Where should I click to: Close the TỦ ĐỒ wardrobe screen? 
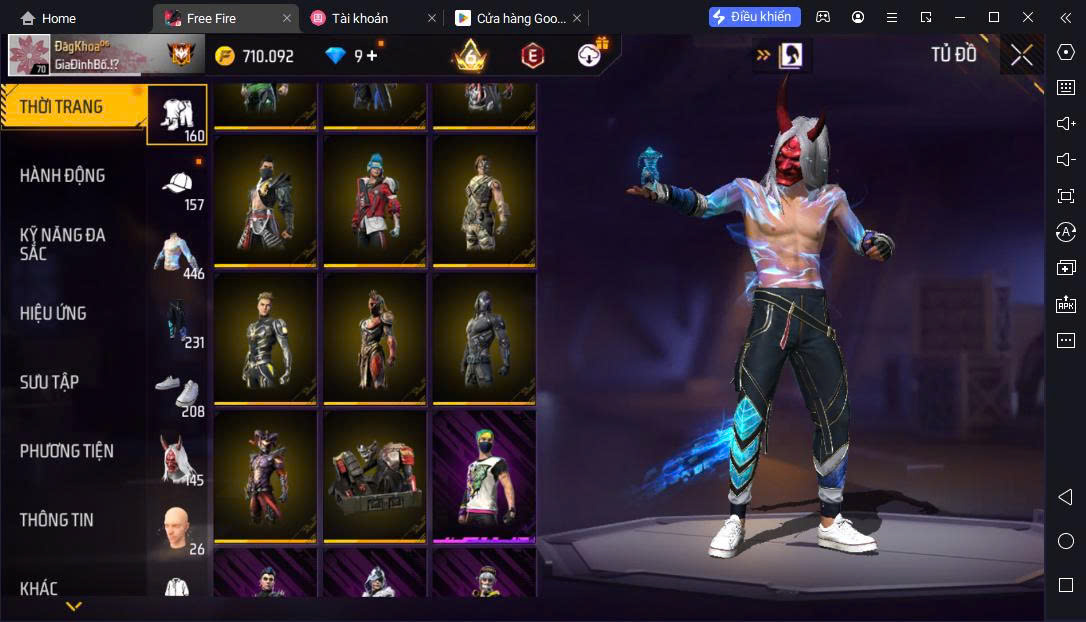click(1021, 55)
